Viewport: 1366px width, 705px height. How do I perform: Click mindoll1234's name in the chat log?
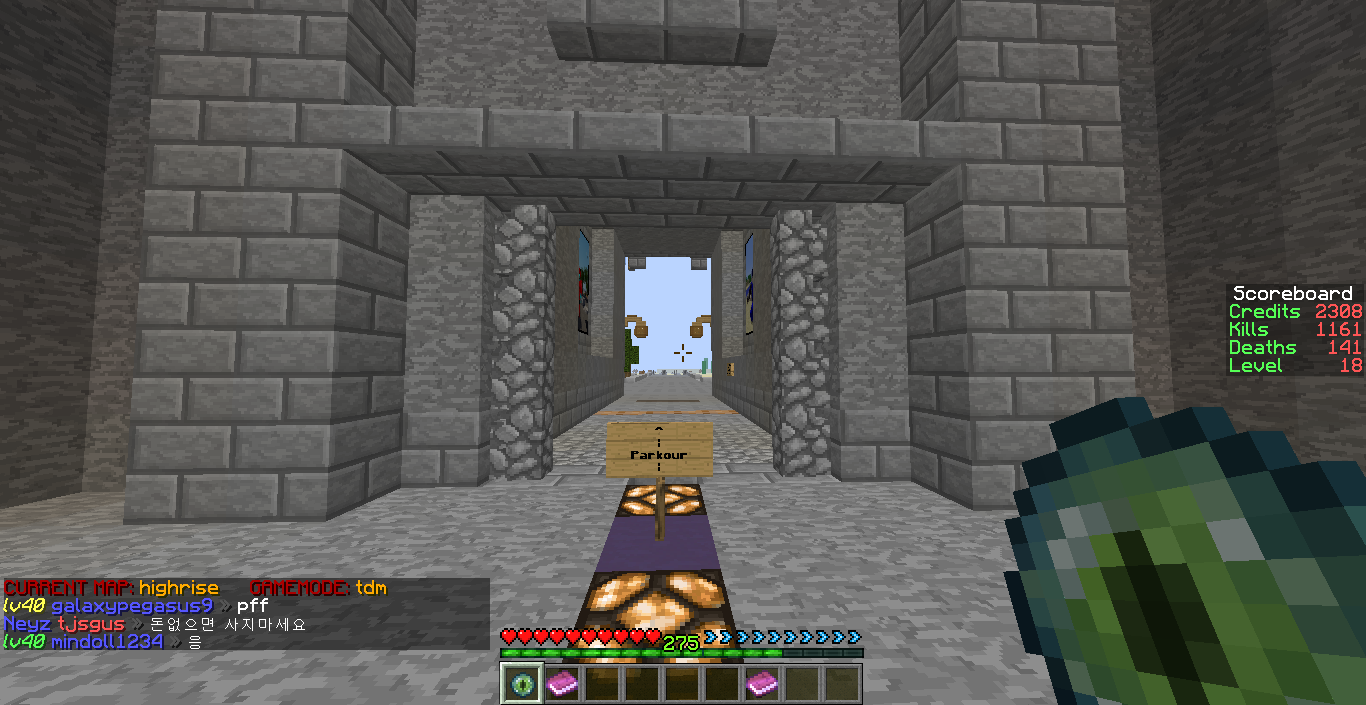pyautogui.click(x=107, y=642)
